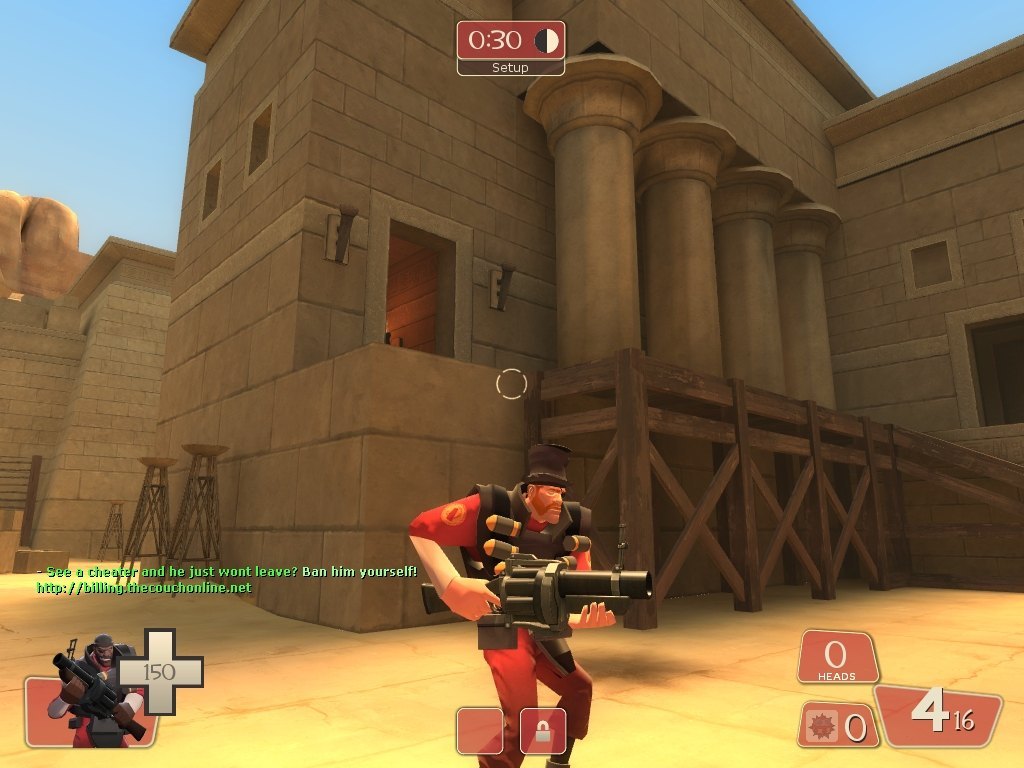This screenshot has width=1024, height=768.
Task: Select the locked control point icon
Action: click(543, 731)
